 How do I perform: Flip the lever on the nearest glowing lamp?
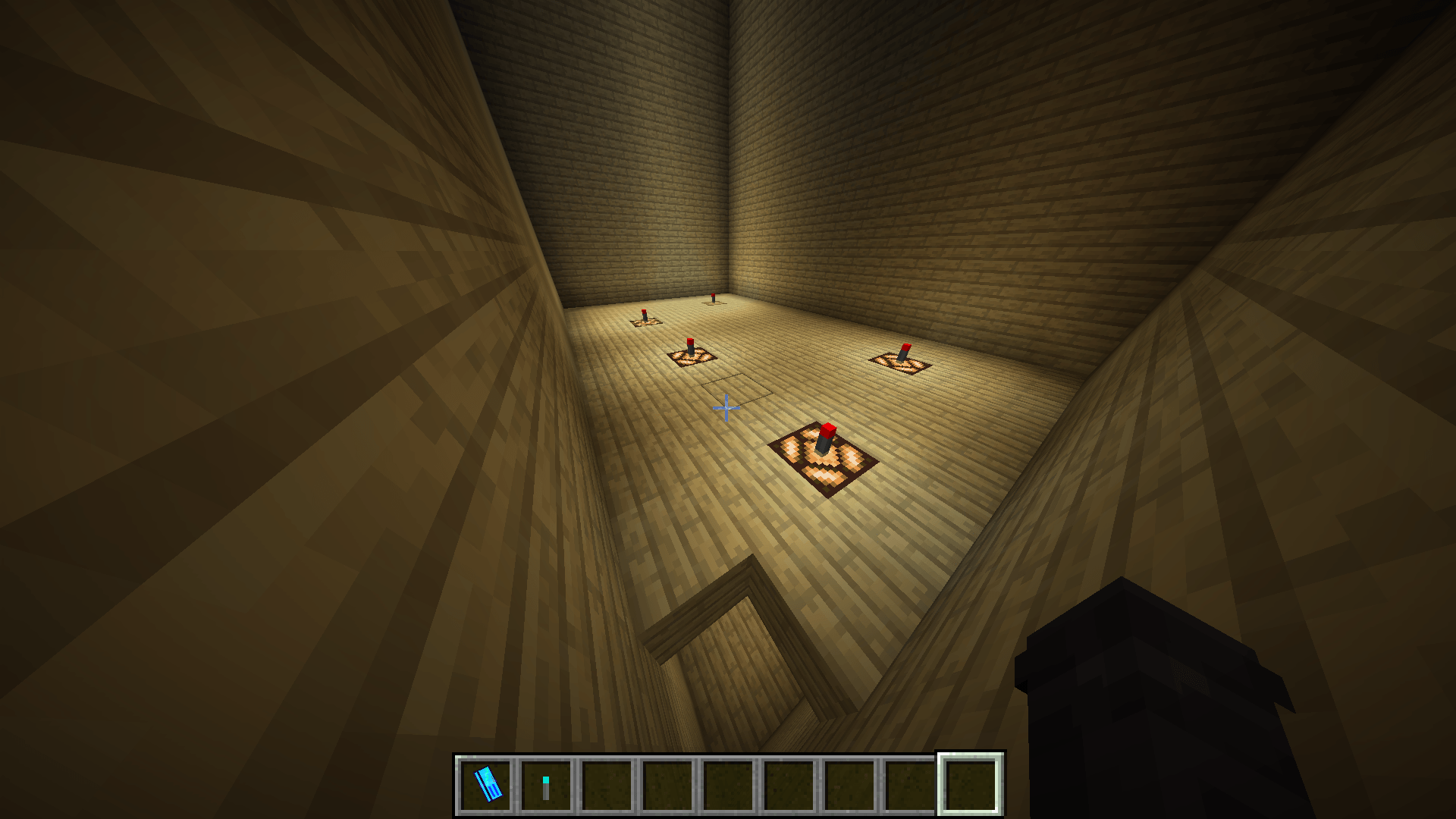[827, 436]
